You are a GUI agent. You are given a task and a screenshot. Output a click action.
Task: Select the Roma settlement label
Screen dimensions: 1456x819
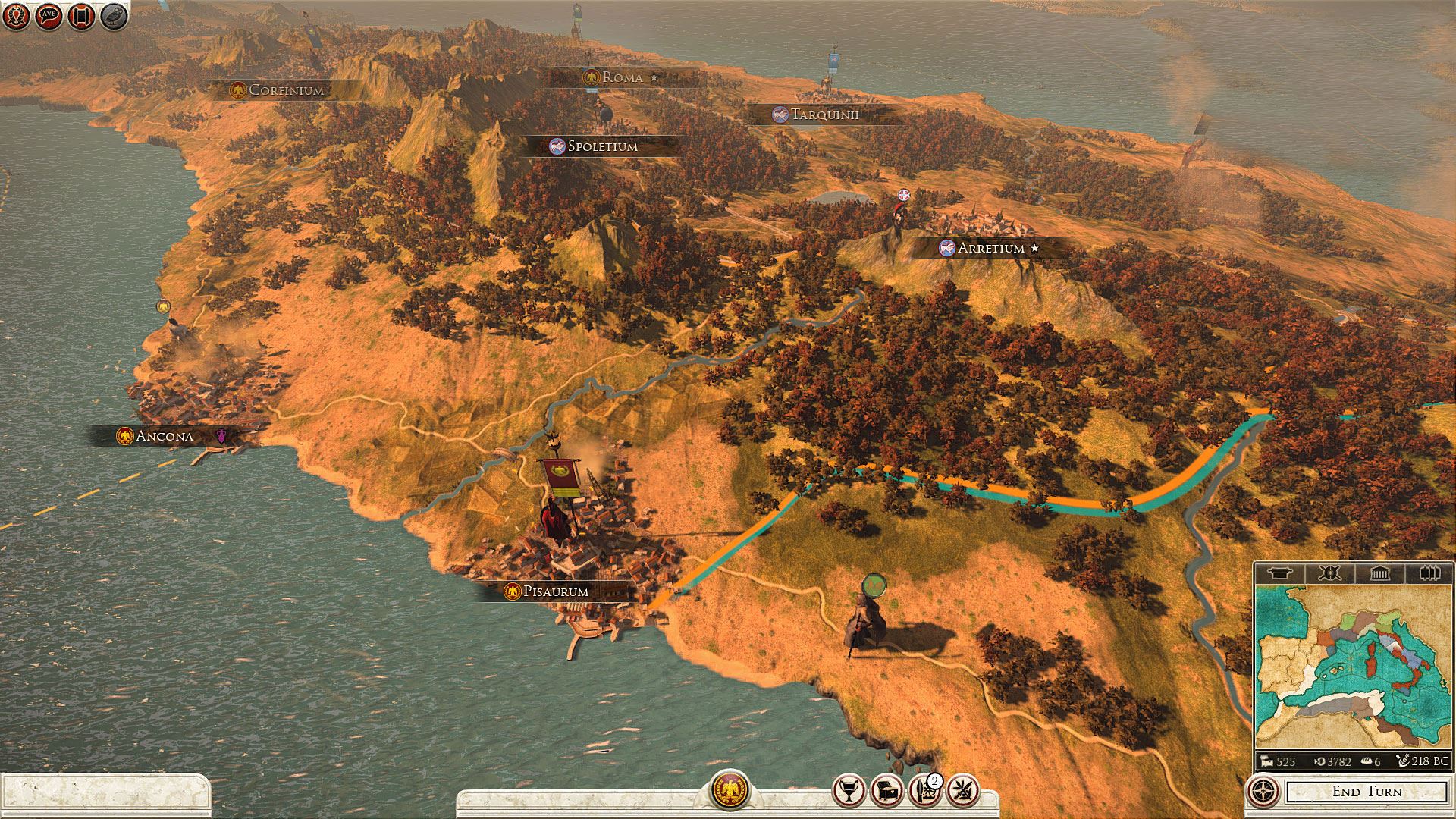point(622,77)
